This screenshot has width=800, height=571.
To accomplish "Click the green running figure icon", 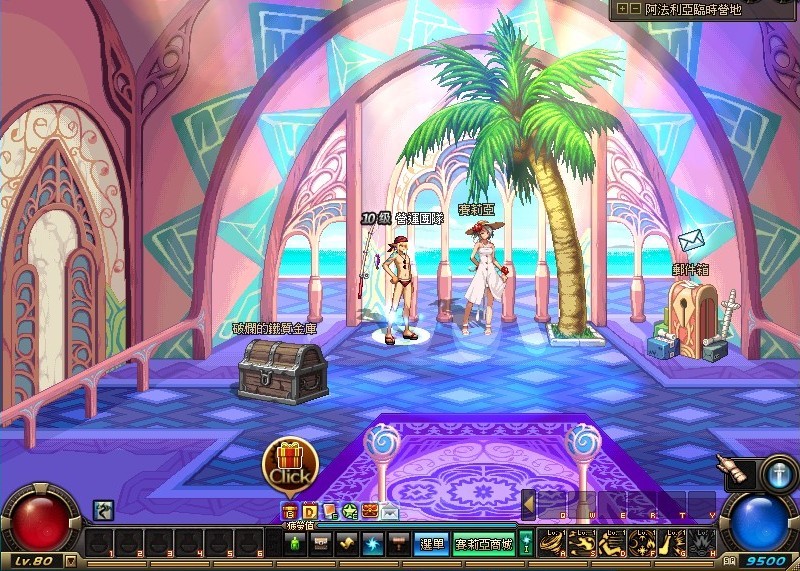I will point(103,510).
